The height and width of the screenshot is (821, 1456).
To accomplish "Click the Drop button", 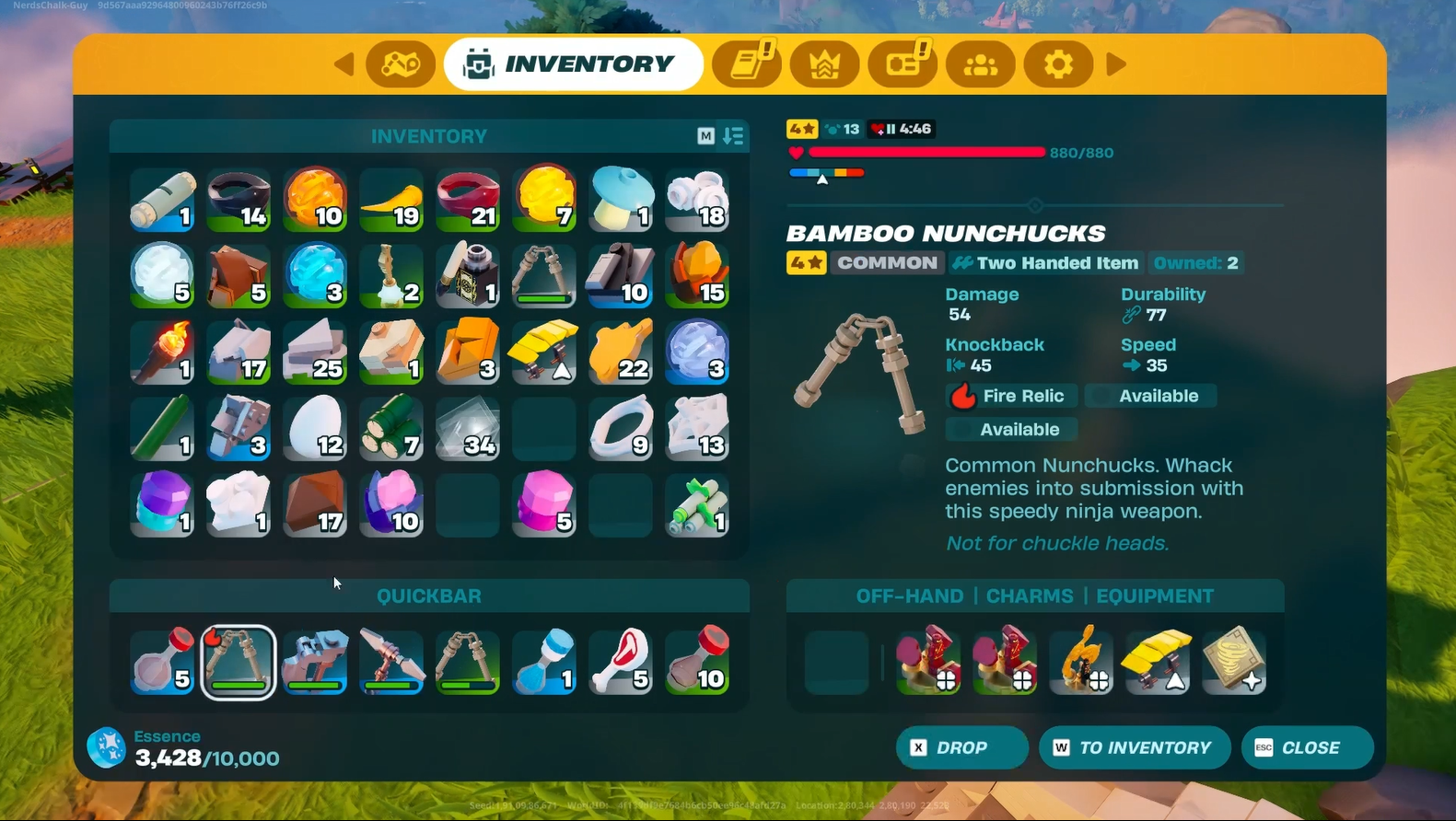I will (x=961, y=747).
